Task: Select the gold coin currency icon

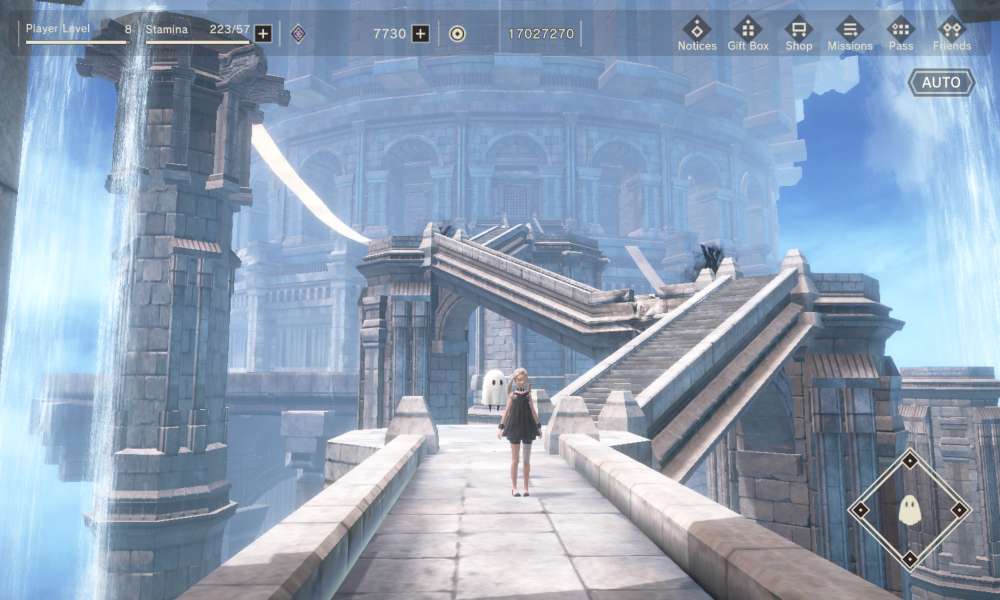Action: 457,33
